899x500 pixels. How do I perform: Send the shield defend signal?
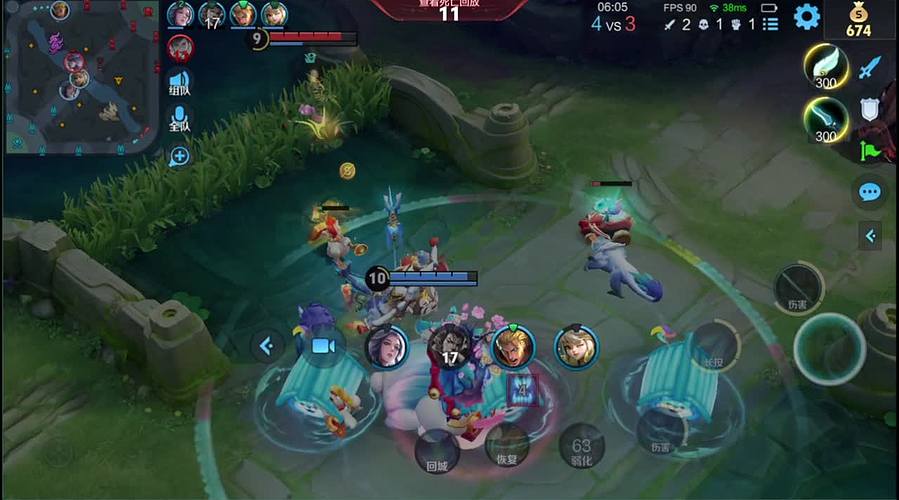tap(869, 109)
